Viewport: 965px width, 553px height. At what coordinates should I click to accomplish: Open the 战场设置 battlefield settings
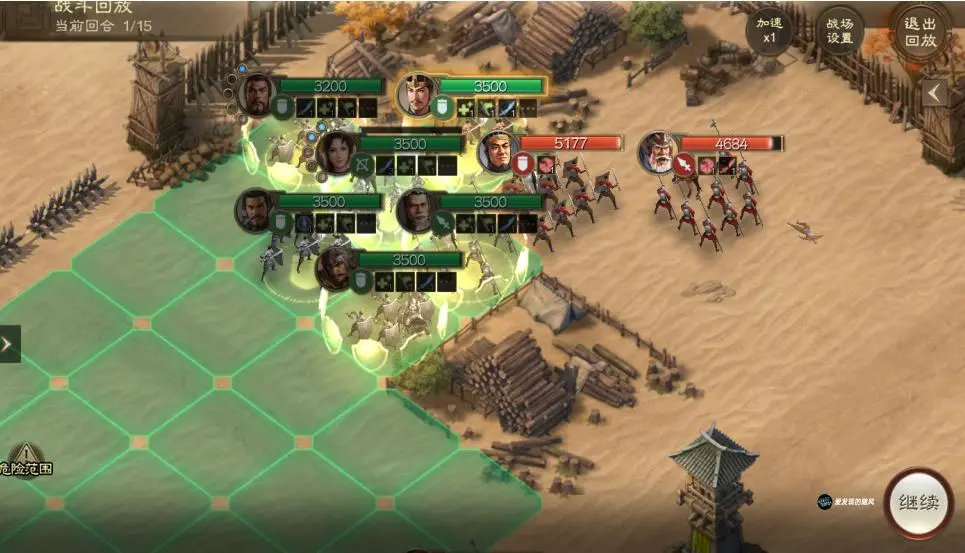839,31
